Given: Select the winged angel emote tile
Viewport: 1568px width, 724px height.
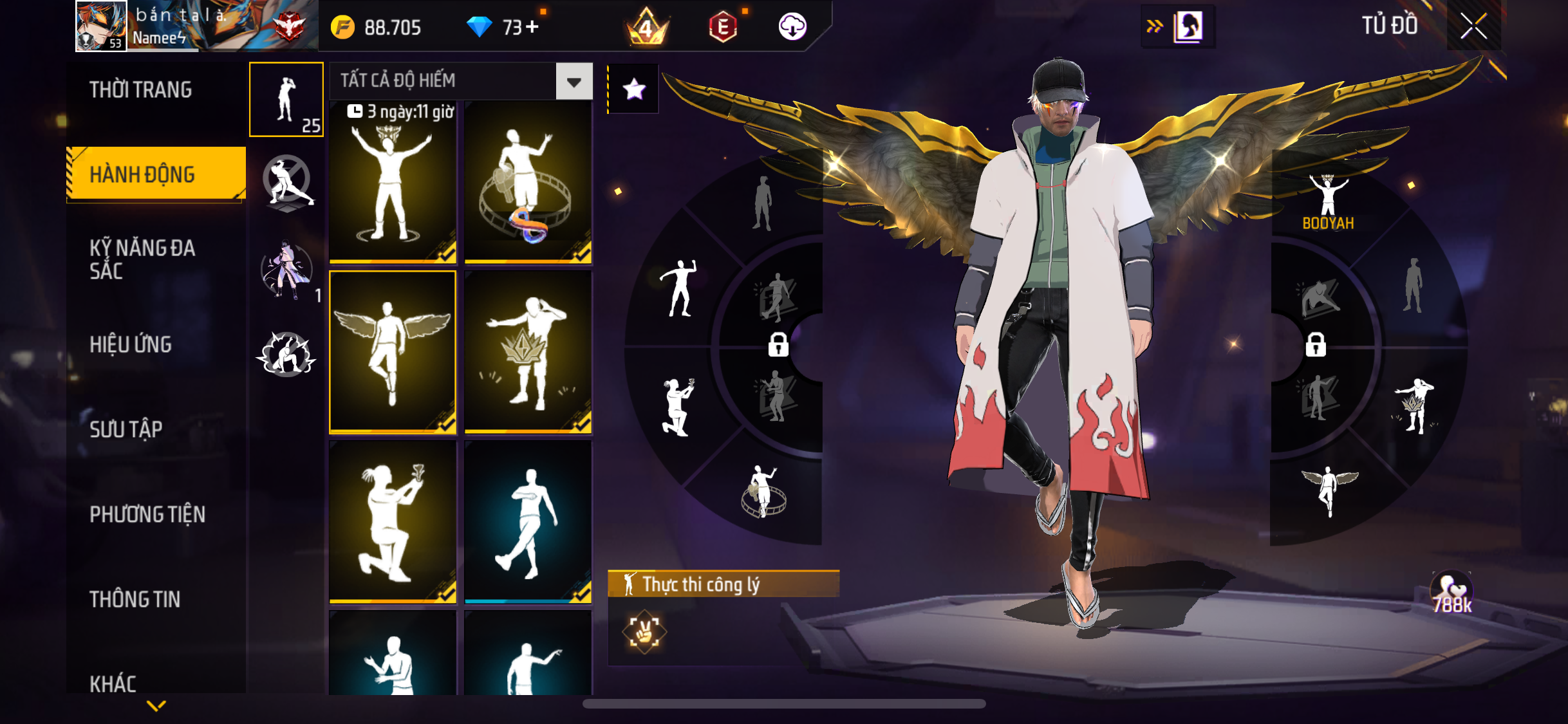Looking at the screenshot, I should click(393, 351).
